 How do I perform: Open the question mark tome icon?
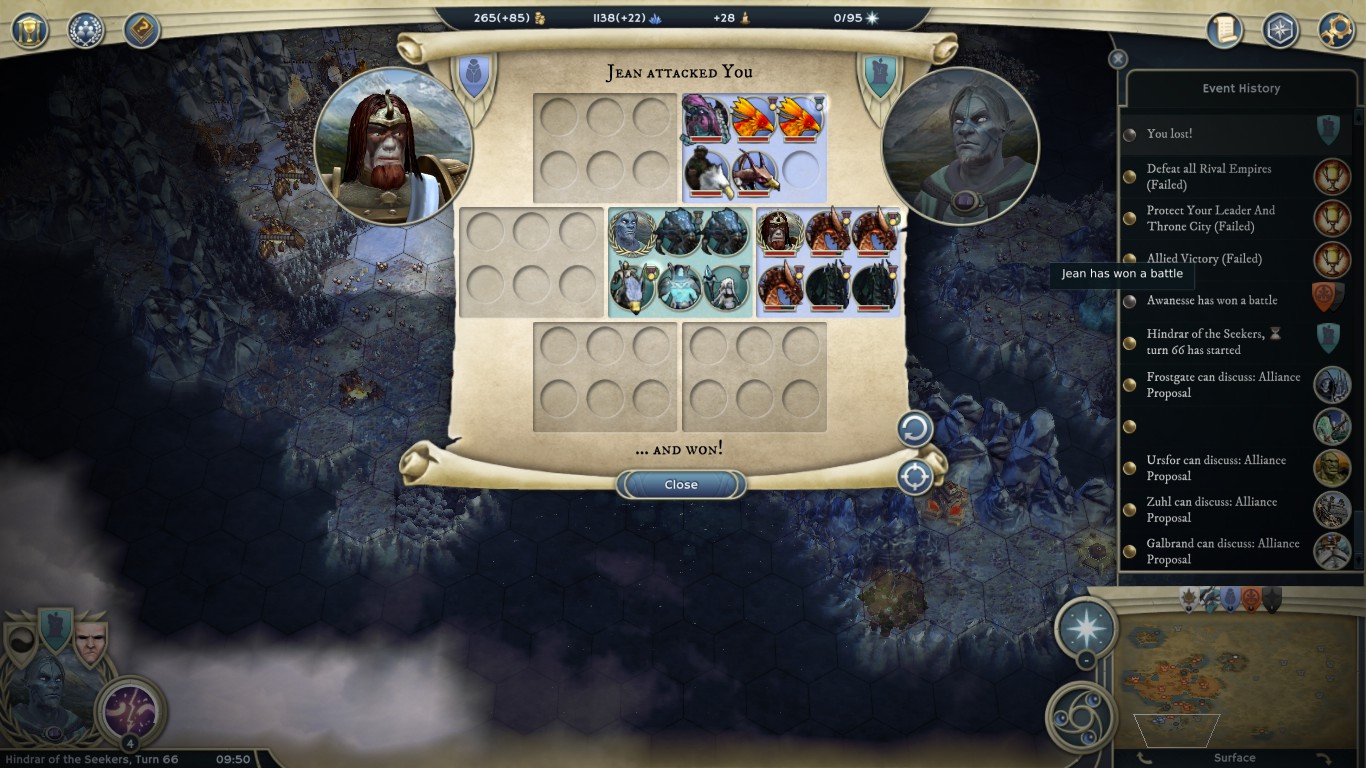click(x=142, y=29)
